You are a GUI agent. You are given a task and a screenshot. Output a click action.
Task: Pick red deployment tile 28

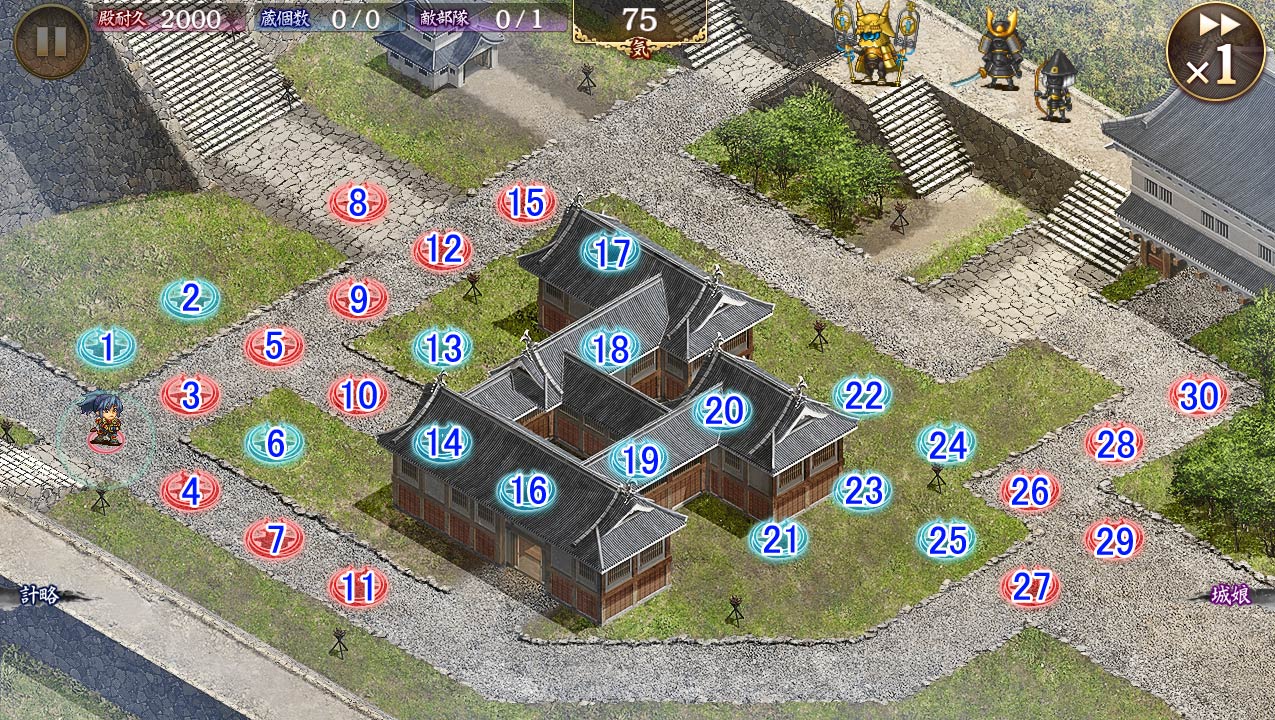point(1114,443)
